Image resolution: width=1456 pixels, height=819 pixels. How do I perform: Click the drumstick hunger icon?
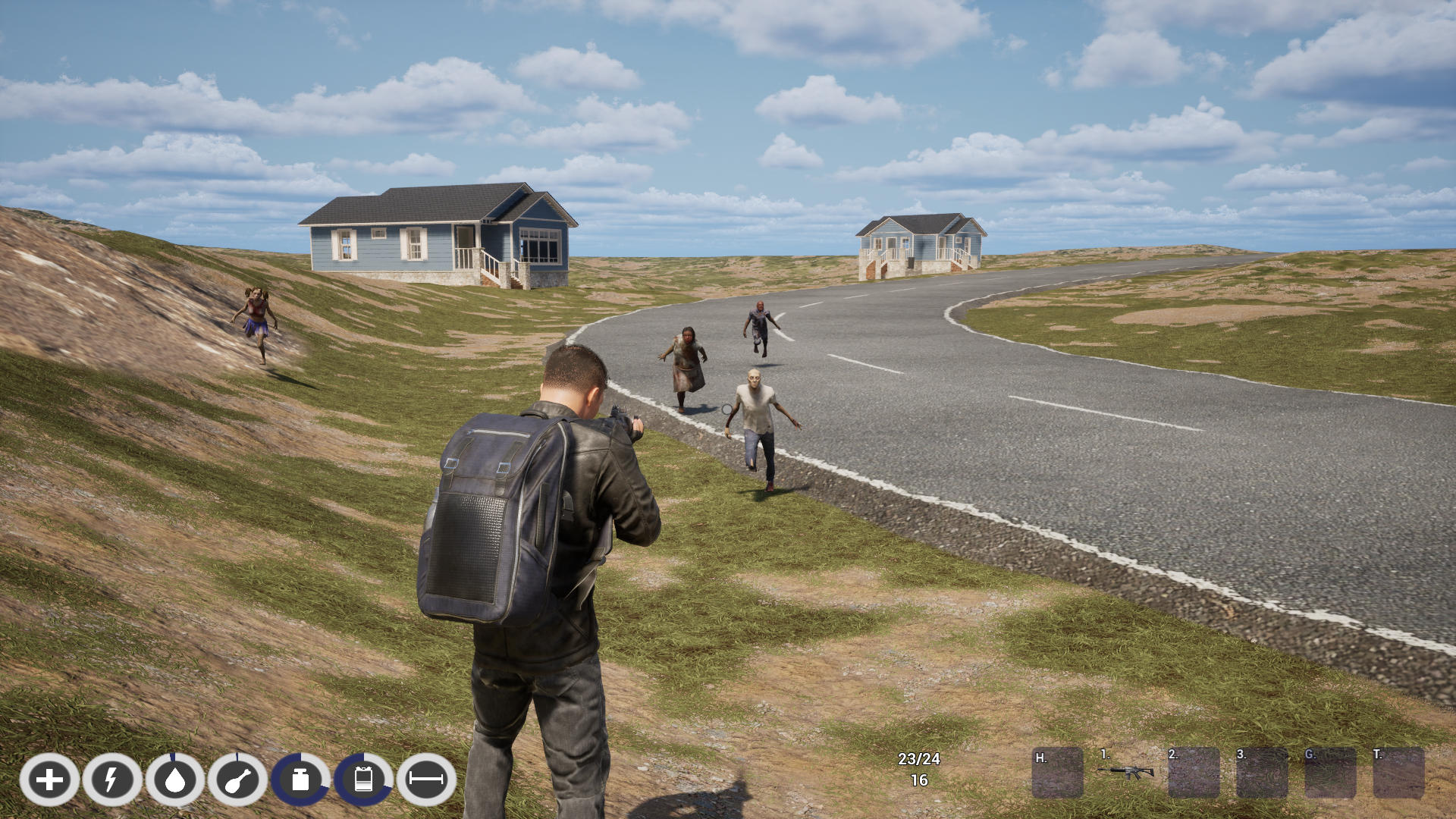tap(238, 780)
